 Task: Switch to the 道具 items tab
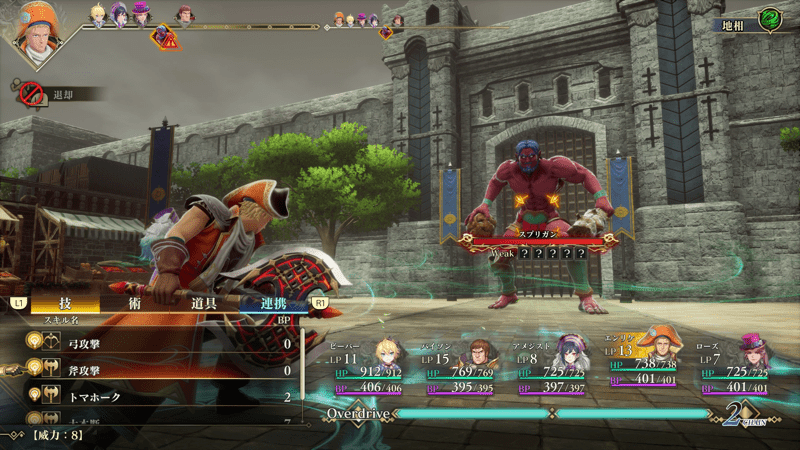205,303
